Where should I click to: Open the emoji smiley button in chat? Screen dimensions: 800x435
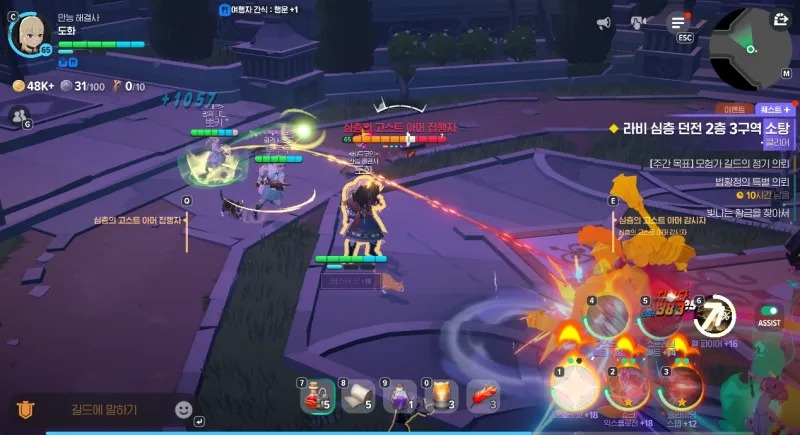tap(183, 409)
